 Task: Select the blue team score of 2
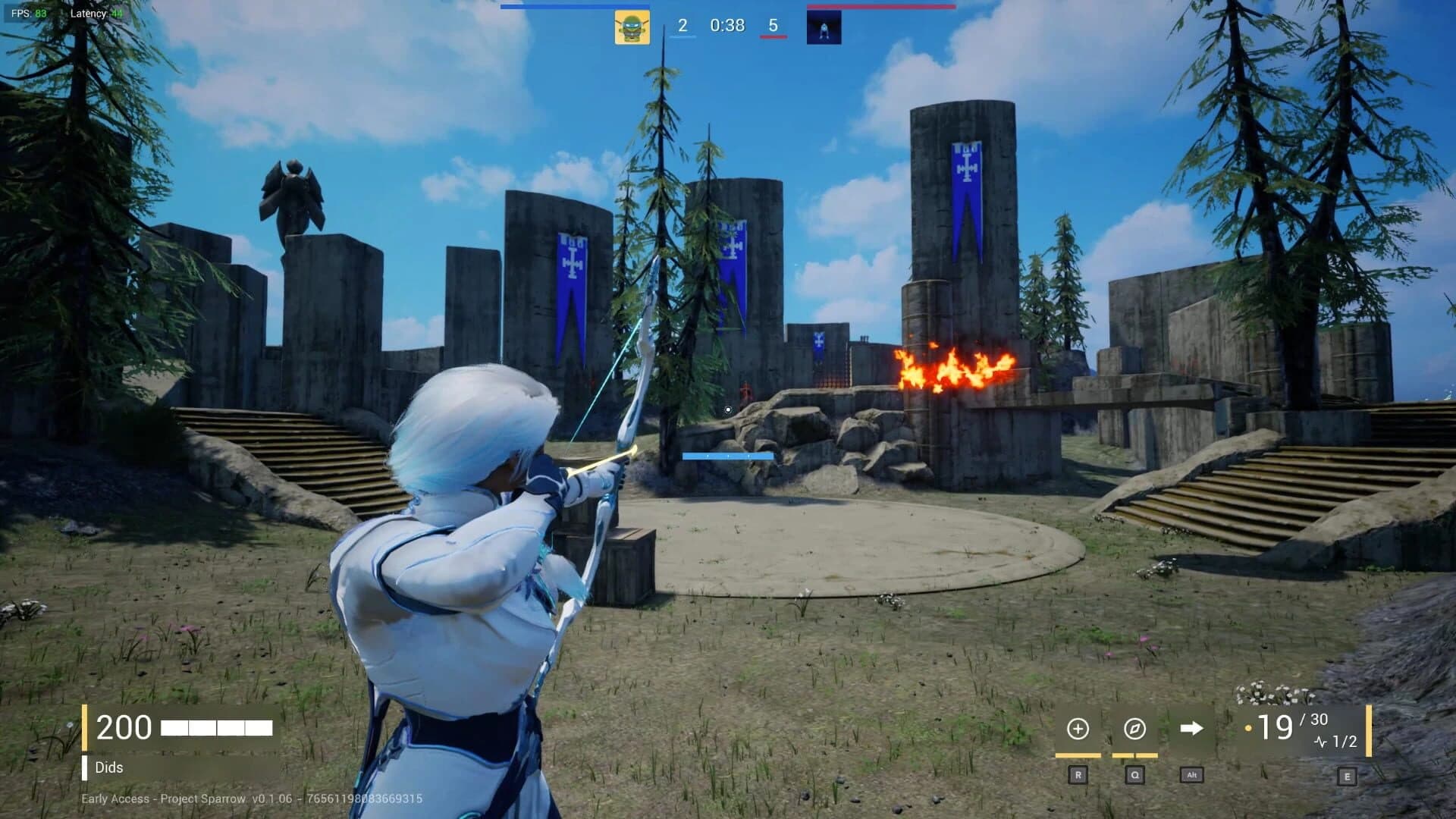(x=684, y=25)
